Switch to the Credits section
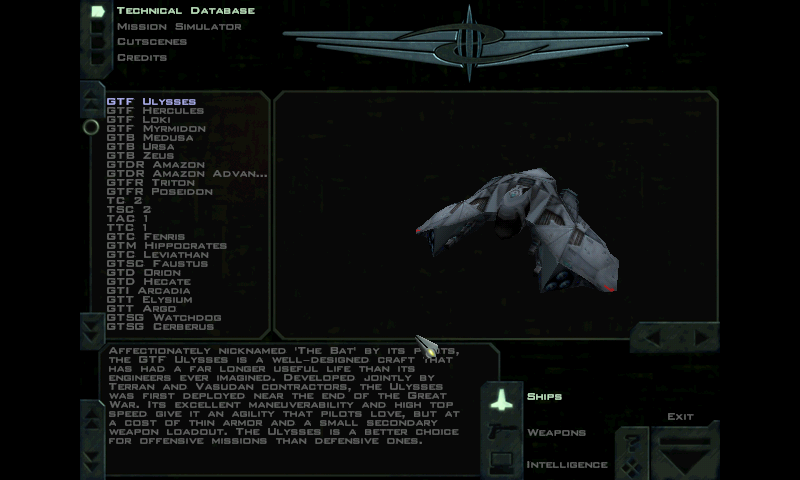This screenshot has height=480, width=800. click(x=141, y=58)
